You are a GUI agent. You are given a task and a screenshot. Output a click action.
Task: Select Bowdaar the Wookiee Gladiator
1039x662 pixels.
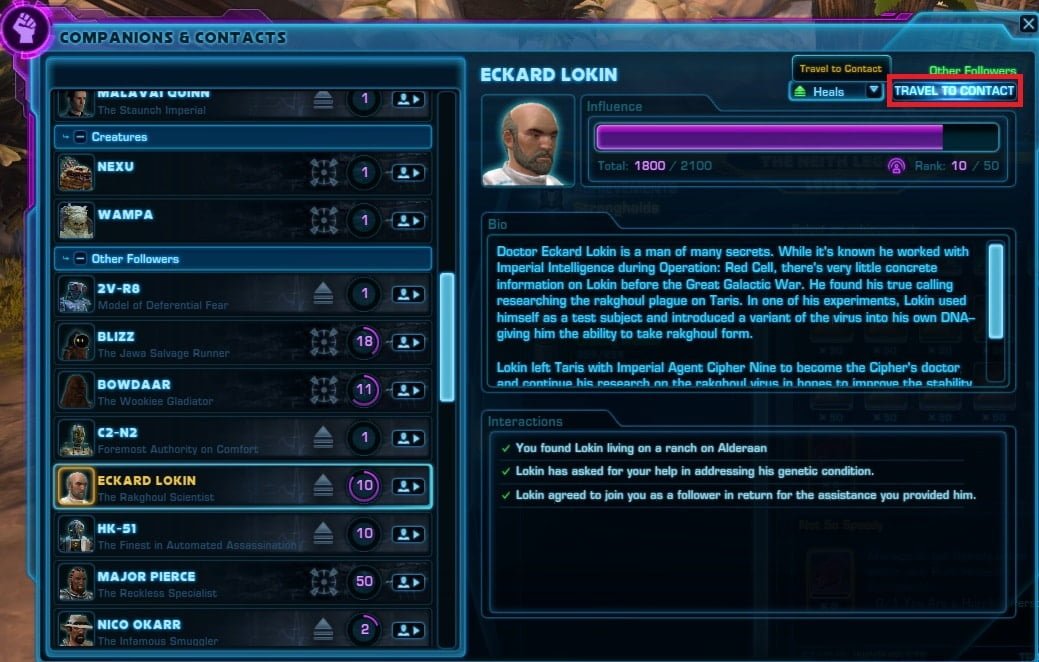[200, 391]
